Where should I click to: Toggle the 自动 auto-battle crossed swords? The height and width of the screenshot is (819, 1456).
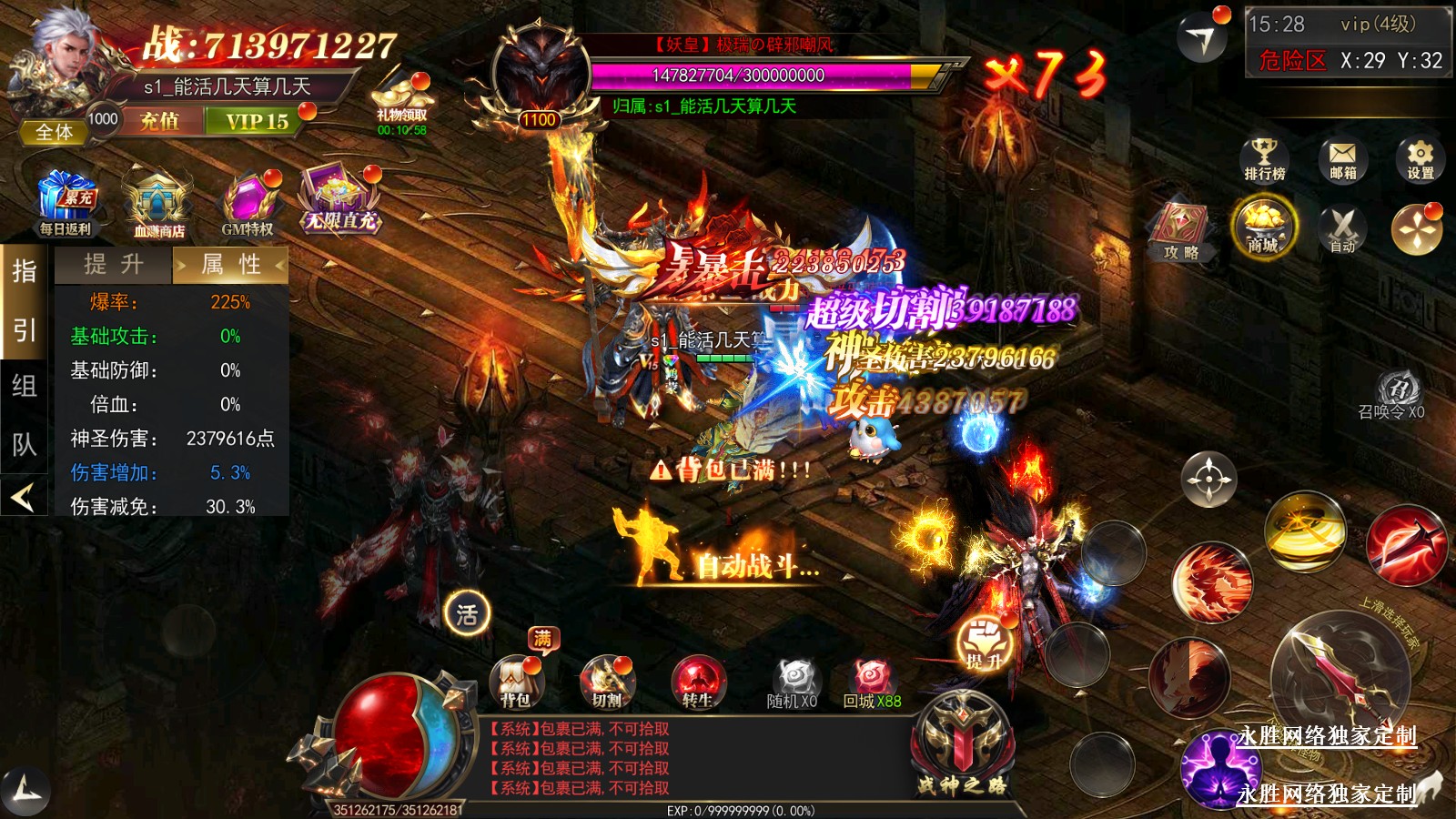click(1342, 229)
